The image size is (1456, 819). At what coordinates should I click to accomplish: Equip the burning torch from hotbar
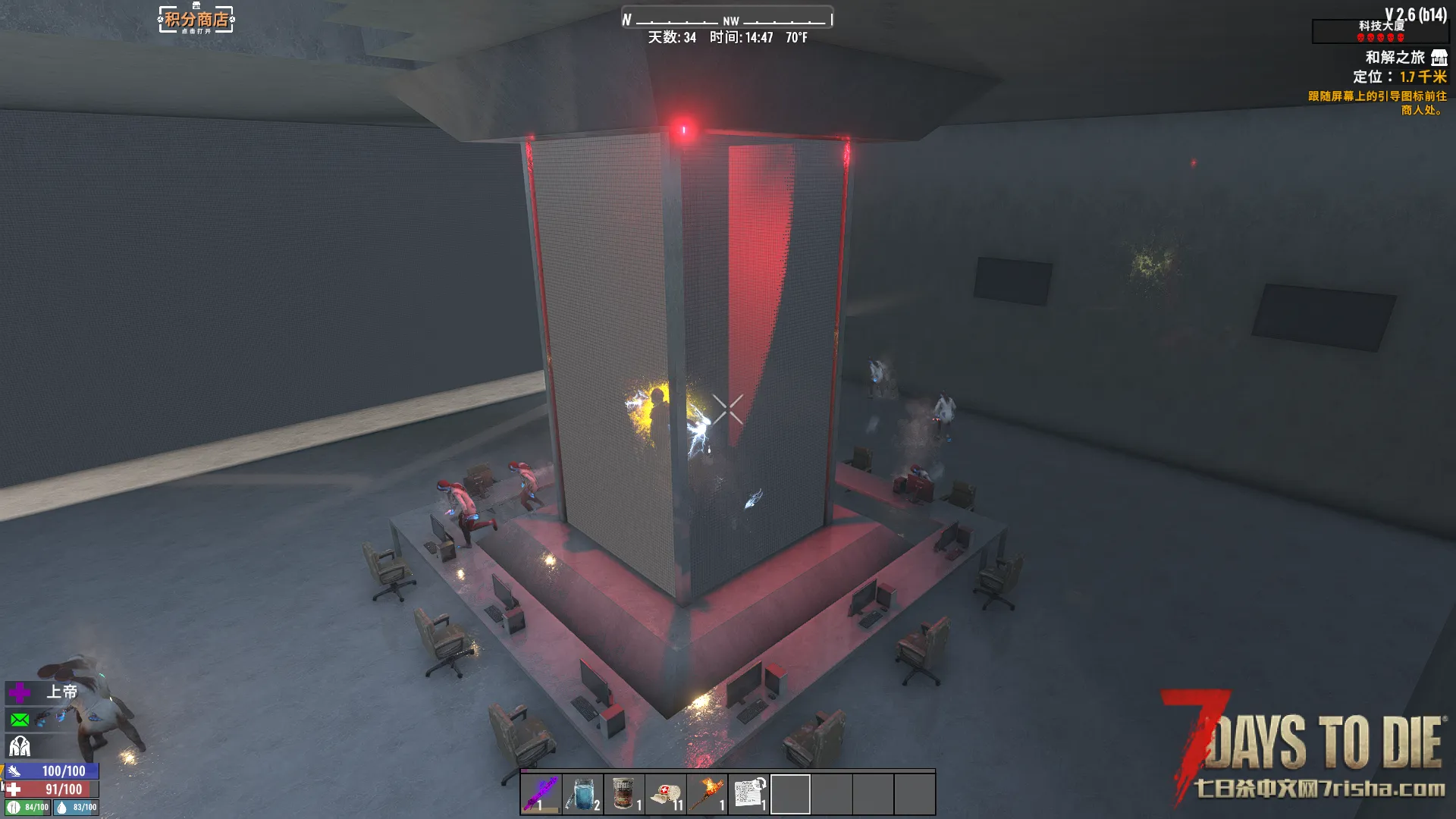pos(708,793)
